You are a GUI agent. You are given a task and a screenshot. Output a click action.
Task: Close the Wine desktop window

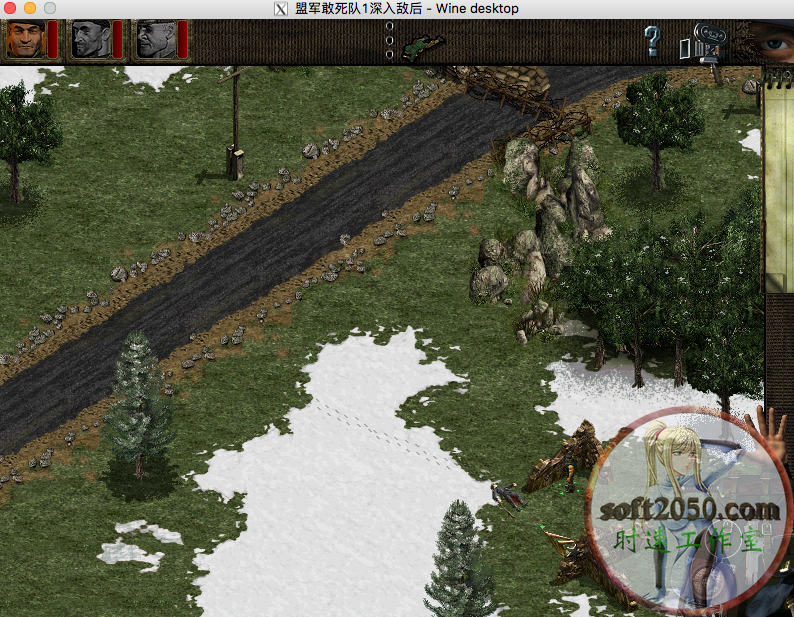coord(11,8)
